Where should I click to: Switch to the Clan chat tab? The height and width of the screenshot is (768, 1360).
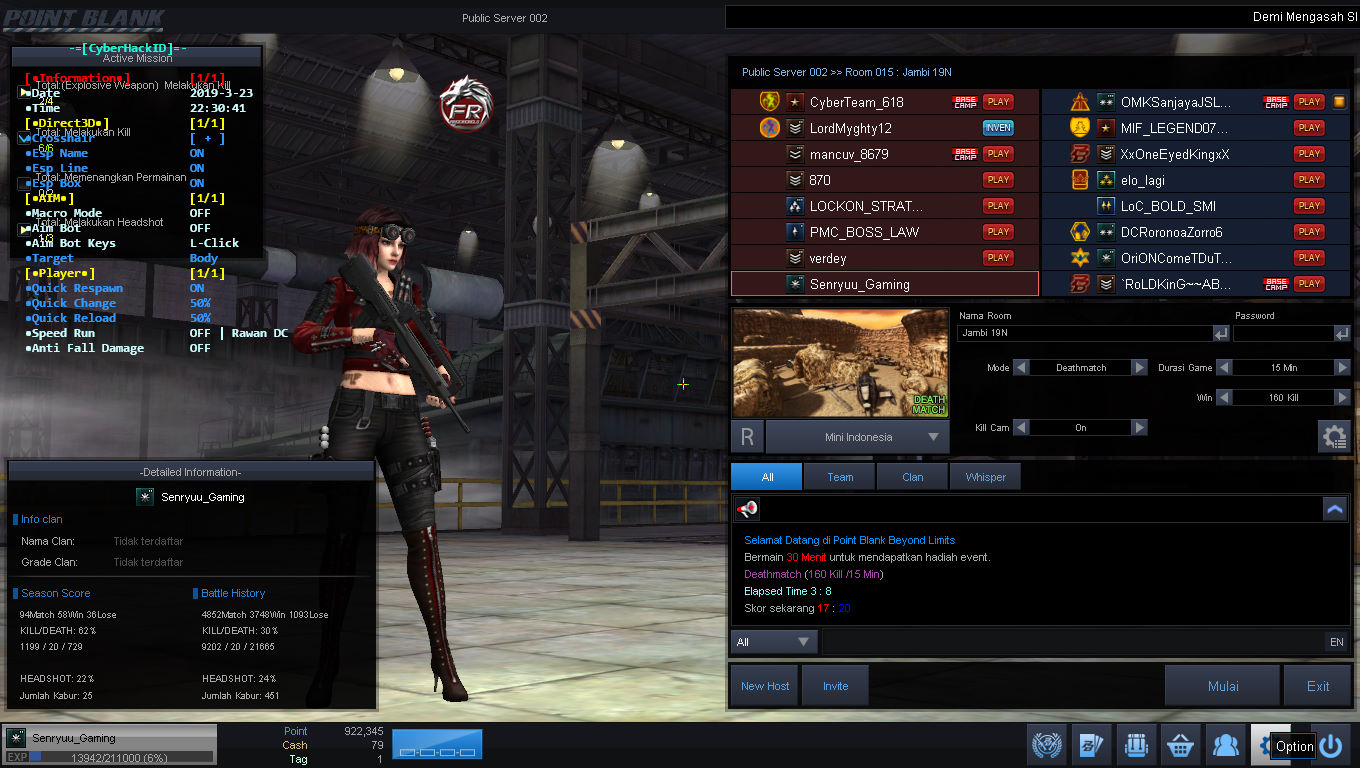[912, 476]
